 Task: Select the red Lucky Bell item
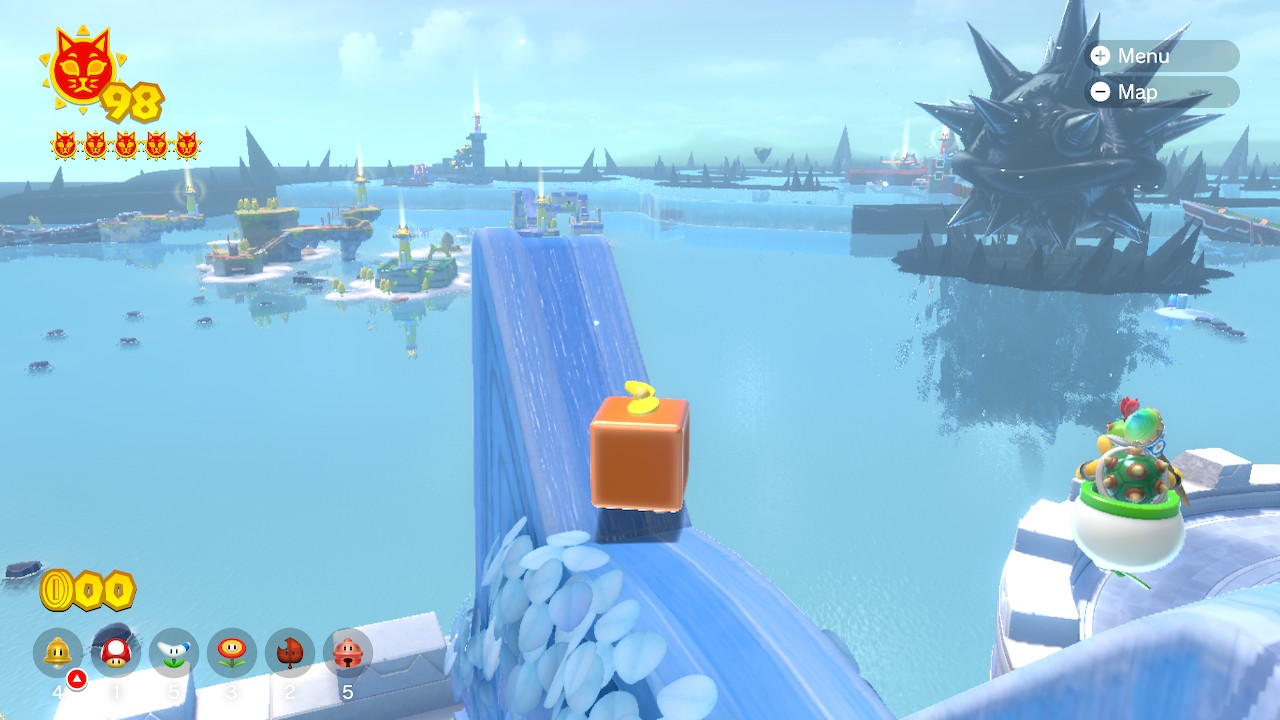(x=347, y=653)
